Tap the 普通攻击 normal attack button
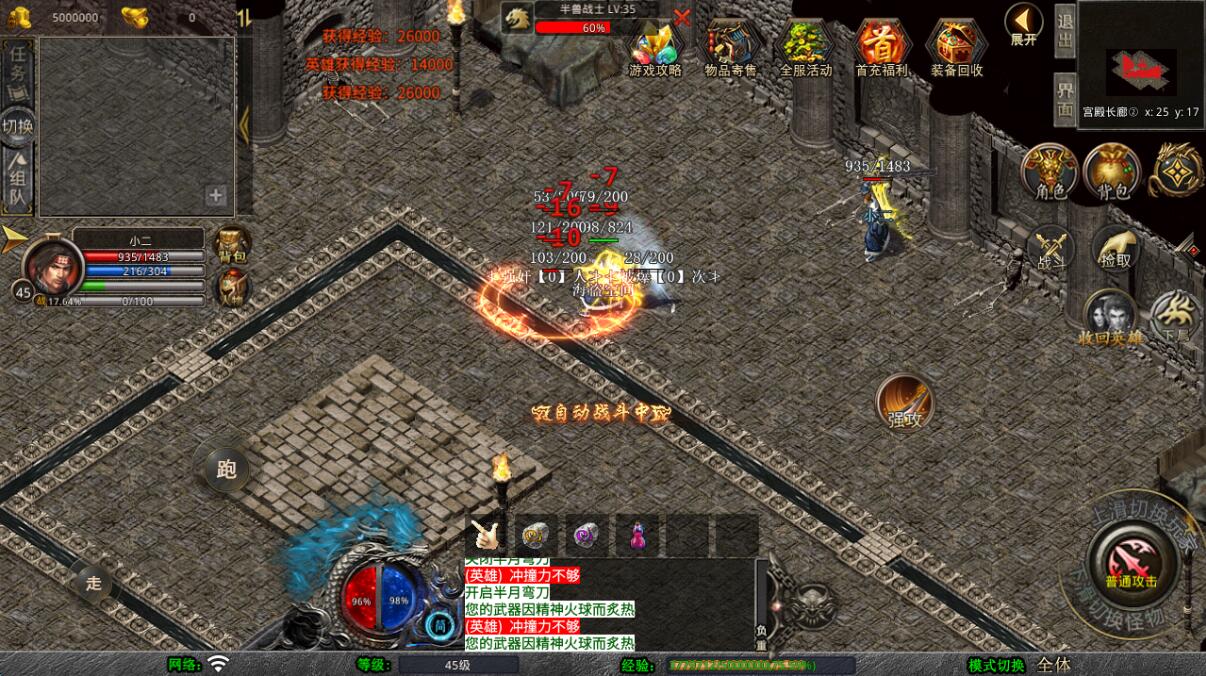 point(1131,558)
